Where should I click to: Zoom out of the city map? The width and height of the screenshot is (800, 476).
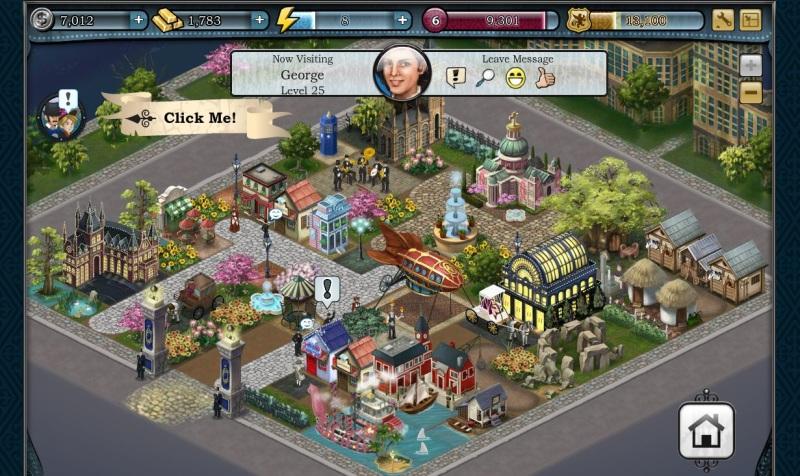pos(751,93)
